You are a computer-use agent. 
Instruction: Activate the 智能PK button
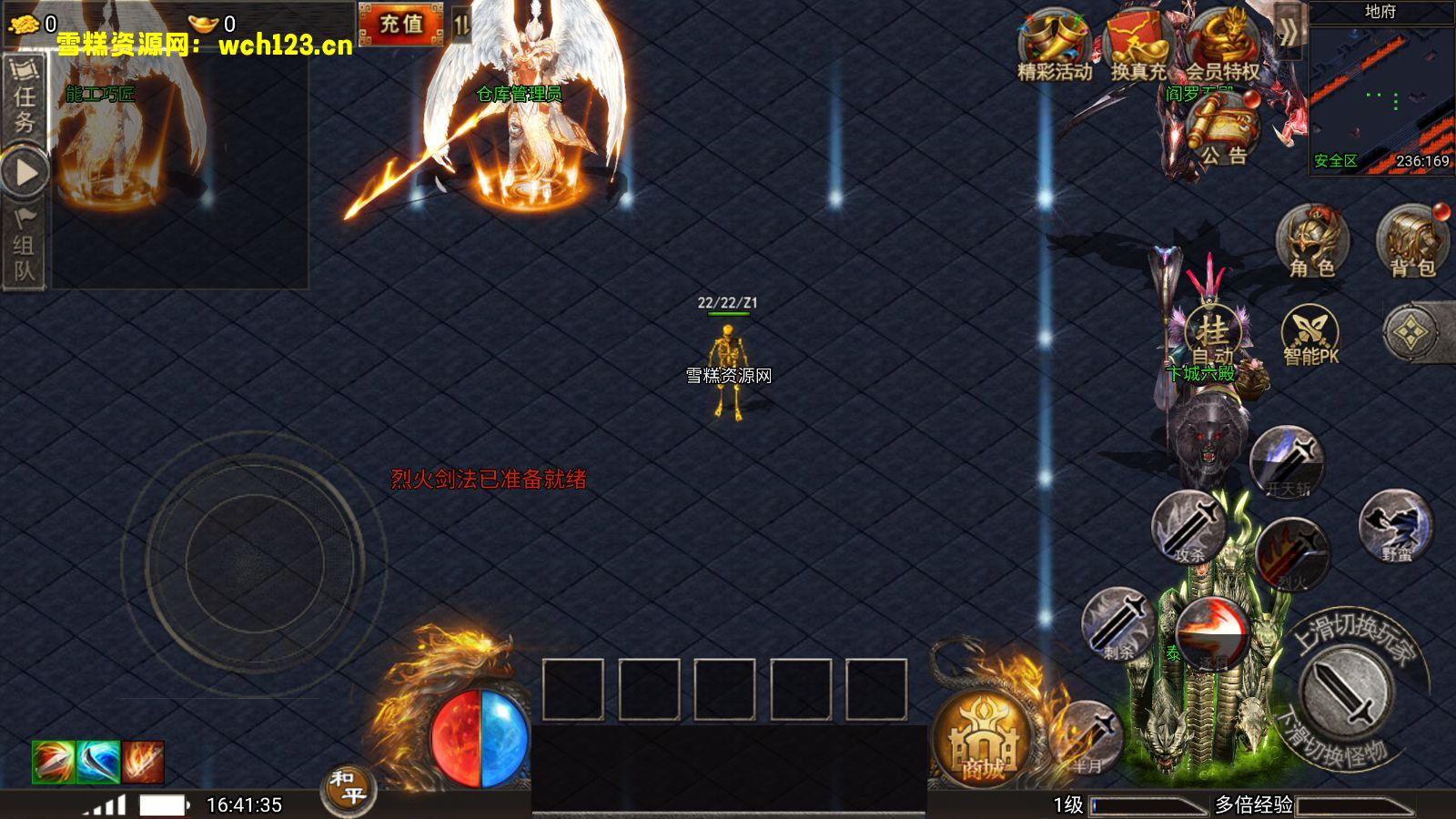pos(1310,335)
